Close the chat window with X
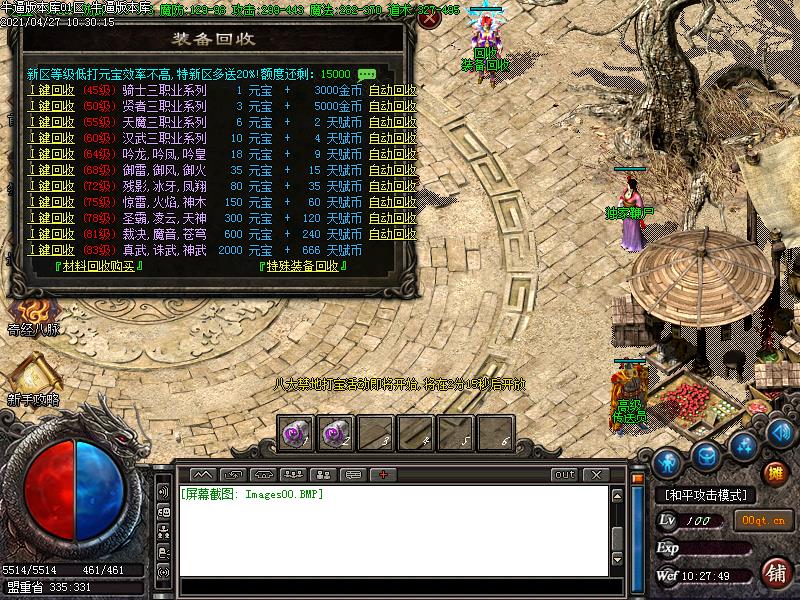 tap(595, 474)
